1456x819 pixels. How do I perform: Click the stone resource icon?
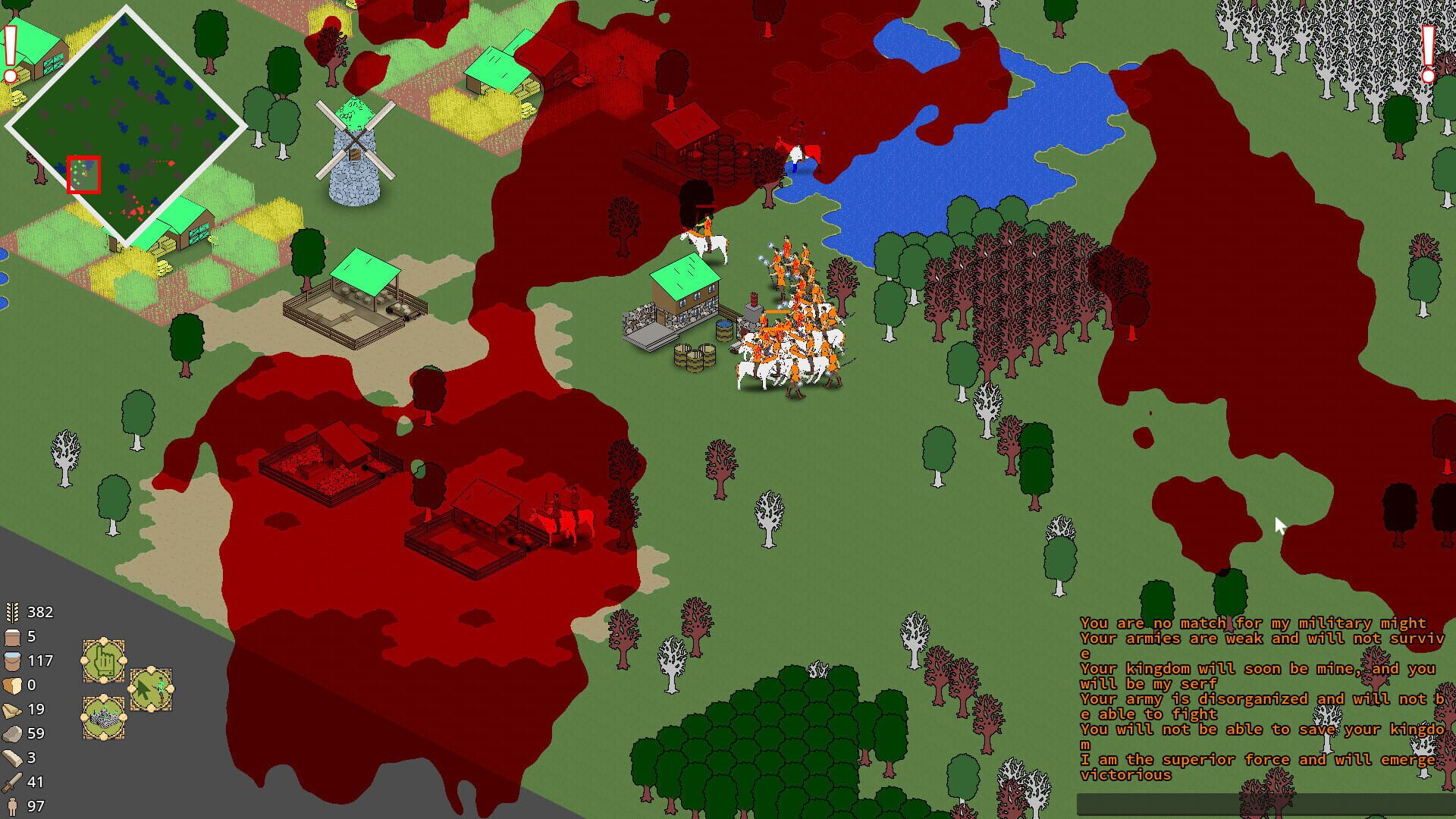(11, 733)
